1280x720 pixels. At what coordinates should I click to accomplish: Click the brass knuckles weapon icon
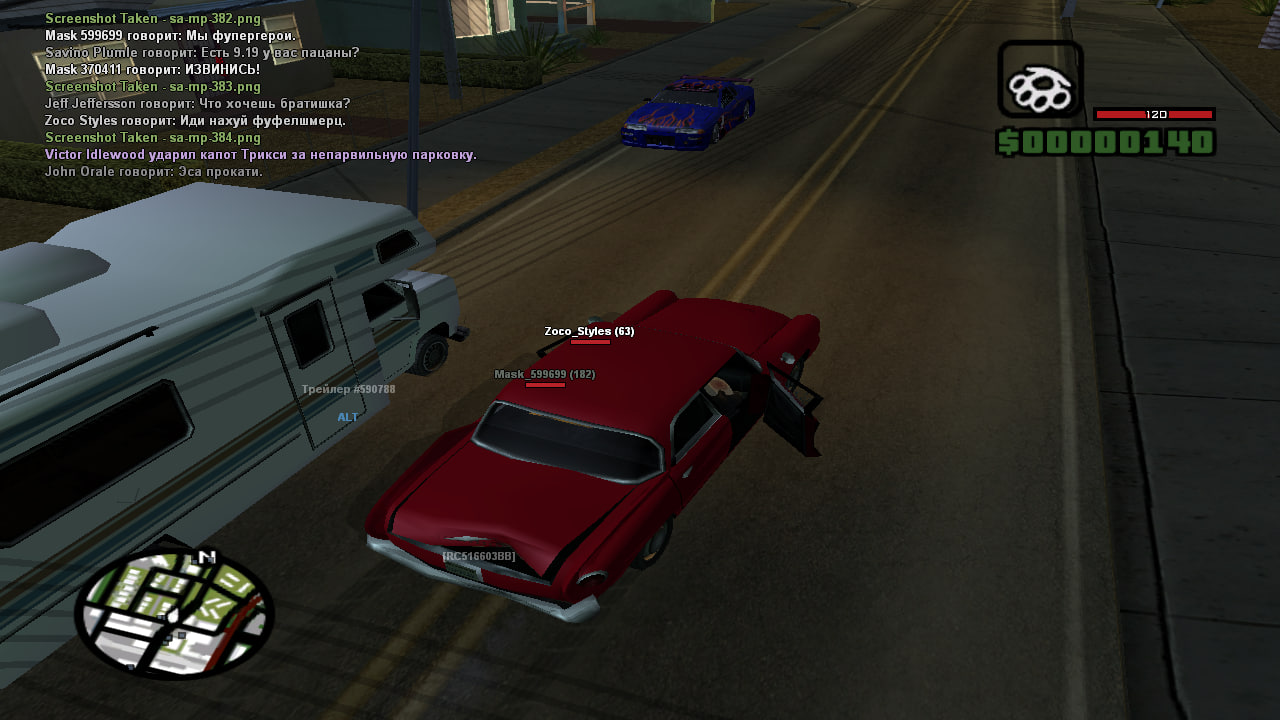pyautogui.click(x=1040, y=80)
